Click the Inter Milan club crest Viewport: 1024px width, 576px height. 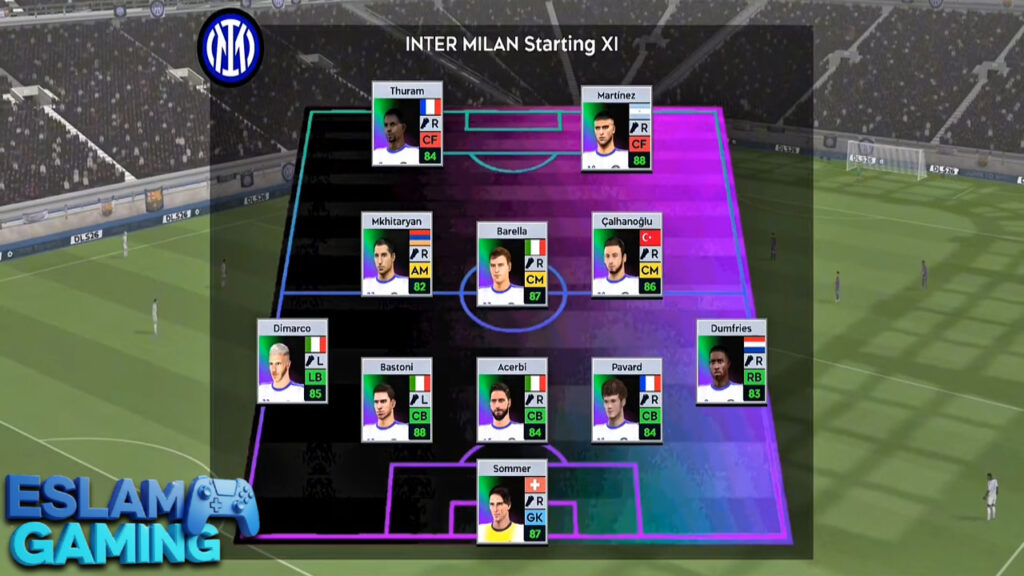[230, 46]
